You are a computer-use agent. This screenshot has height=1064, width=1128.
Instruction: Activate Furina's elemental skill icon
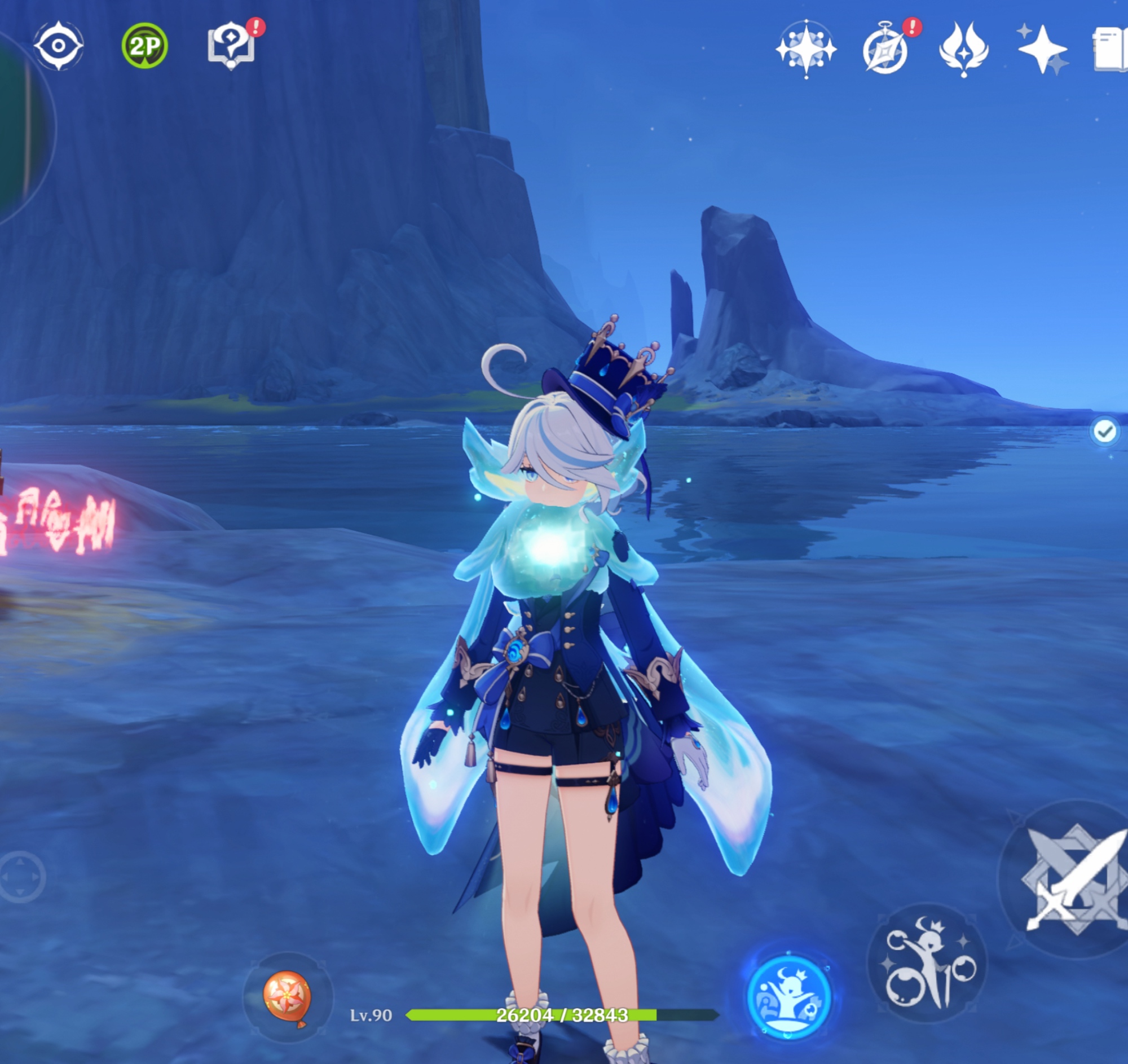(x=928, y=962)
